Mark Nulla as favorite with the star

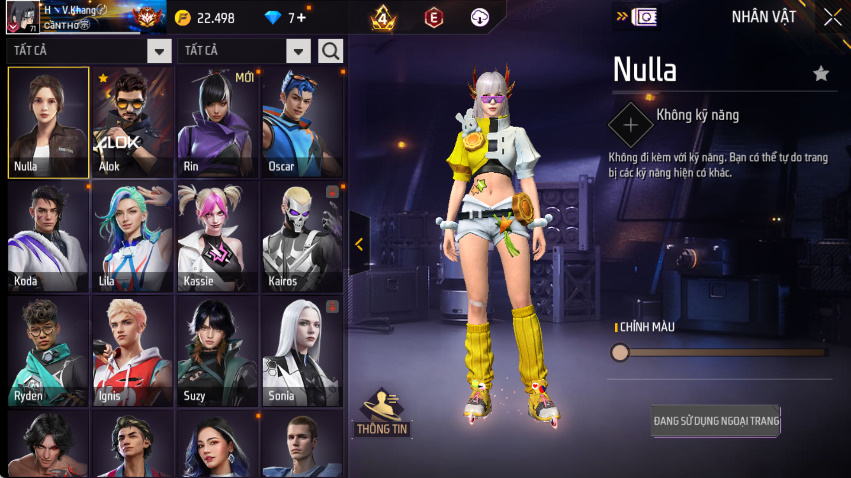point(821,73)
